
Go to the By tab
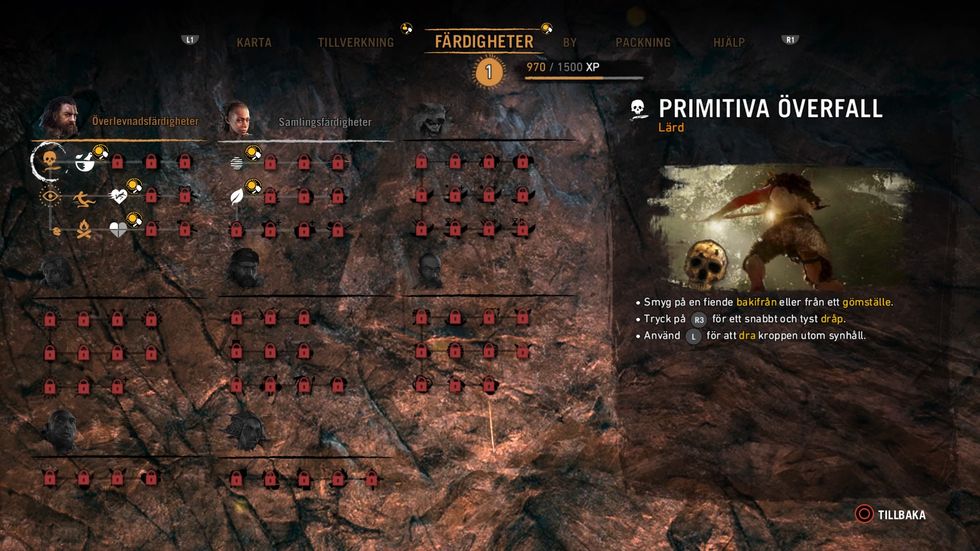point(570,43)
